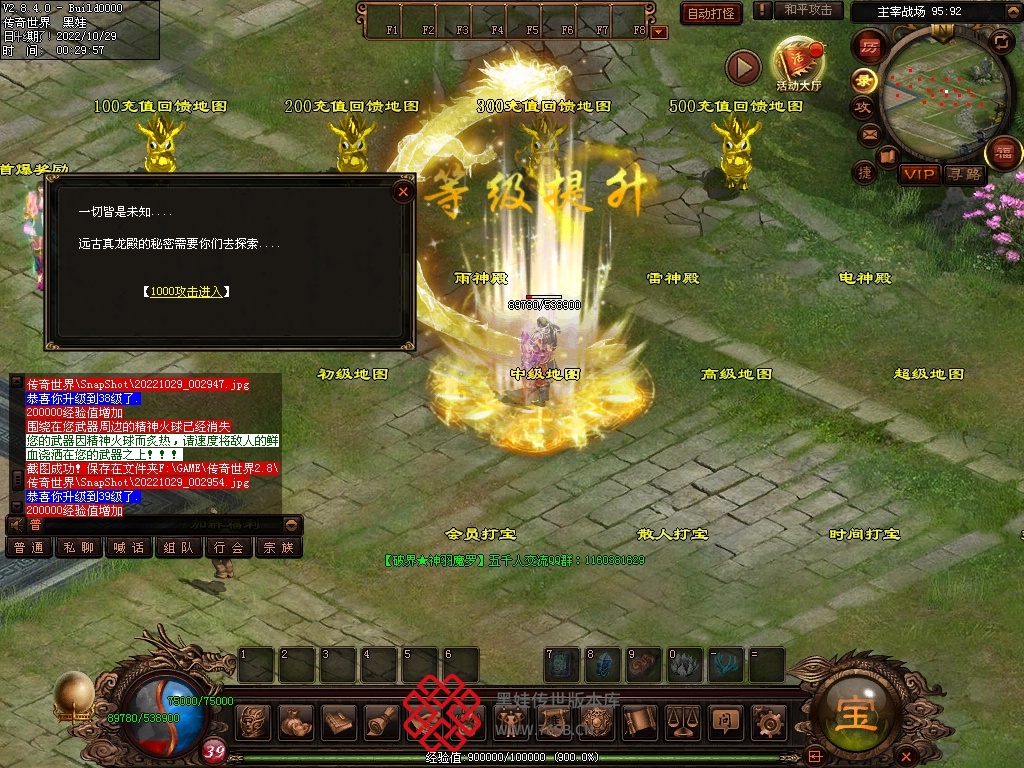Open the mail envelope icon

pos(869,133)
